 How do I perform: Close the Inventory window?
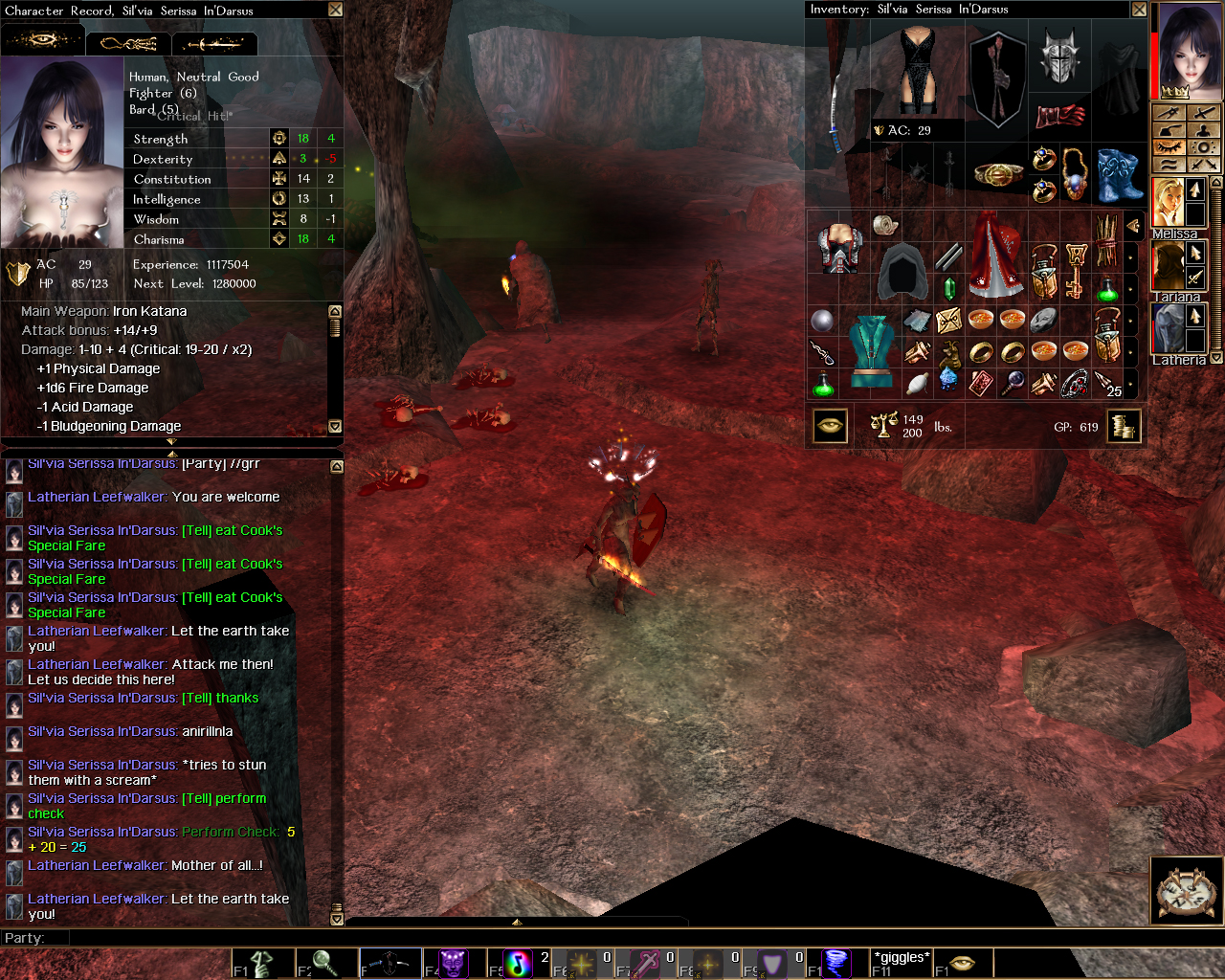pos(1139,10)
